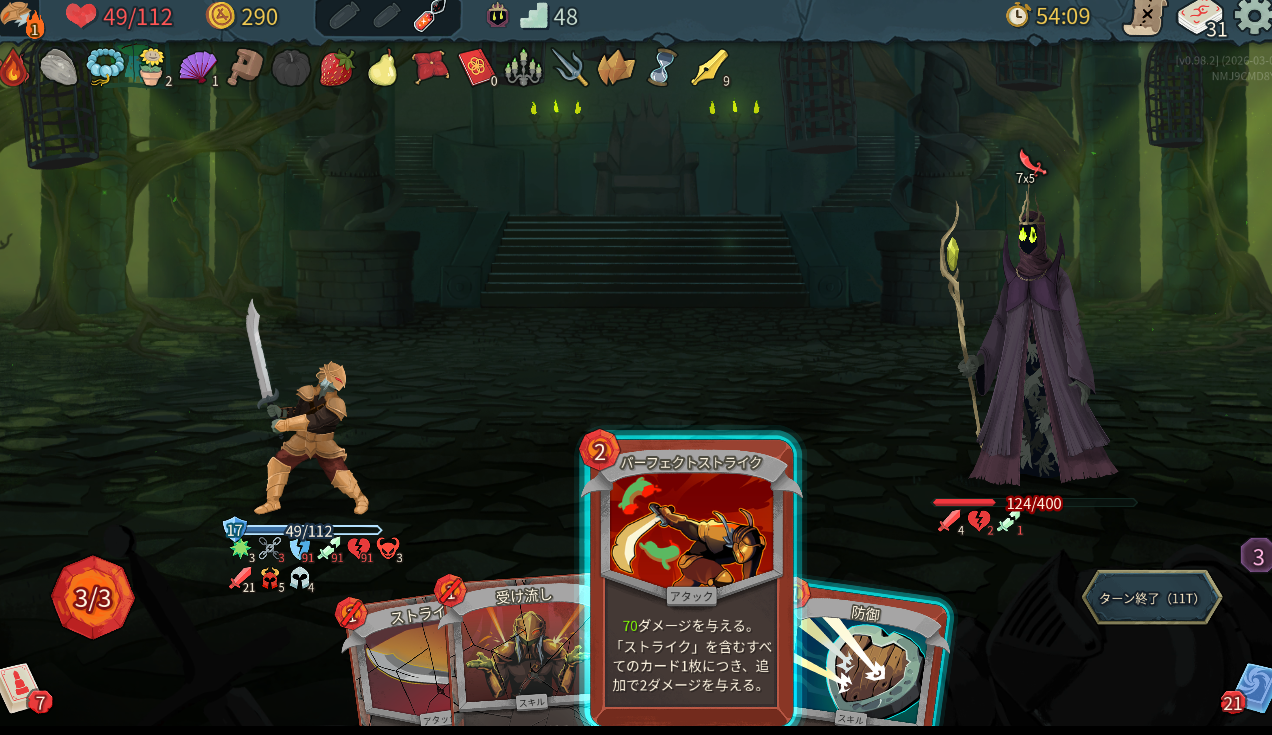The height and width of the screenshot is (735, 1272).
Task: Open the map scroll
Action: [1144, 17]
